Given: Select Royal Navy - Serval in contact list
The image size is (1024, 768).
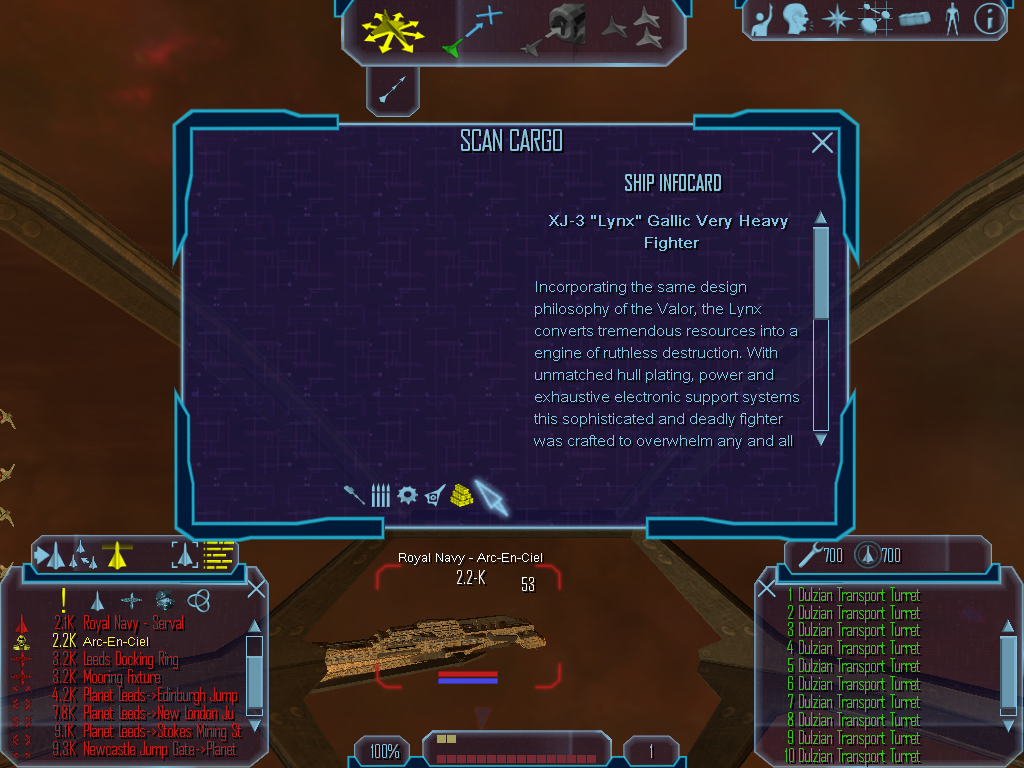Looking at the screenshot, I should point(133,623).
